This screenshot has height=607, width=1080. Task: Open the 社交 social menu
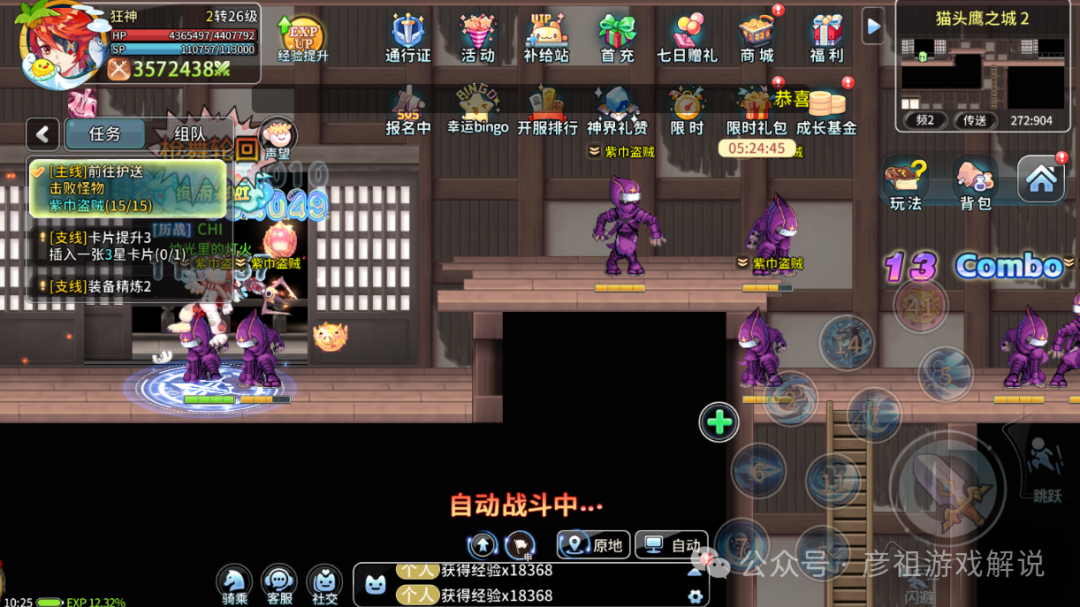(324, 582)
